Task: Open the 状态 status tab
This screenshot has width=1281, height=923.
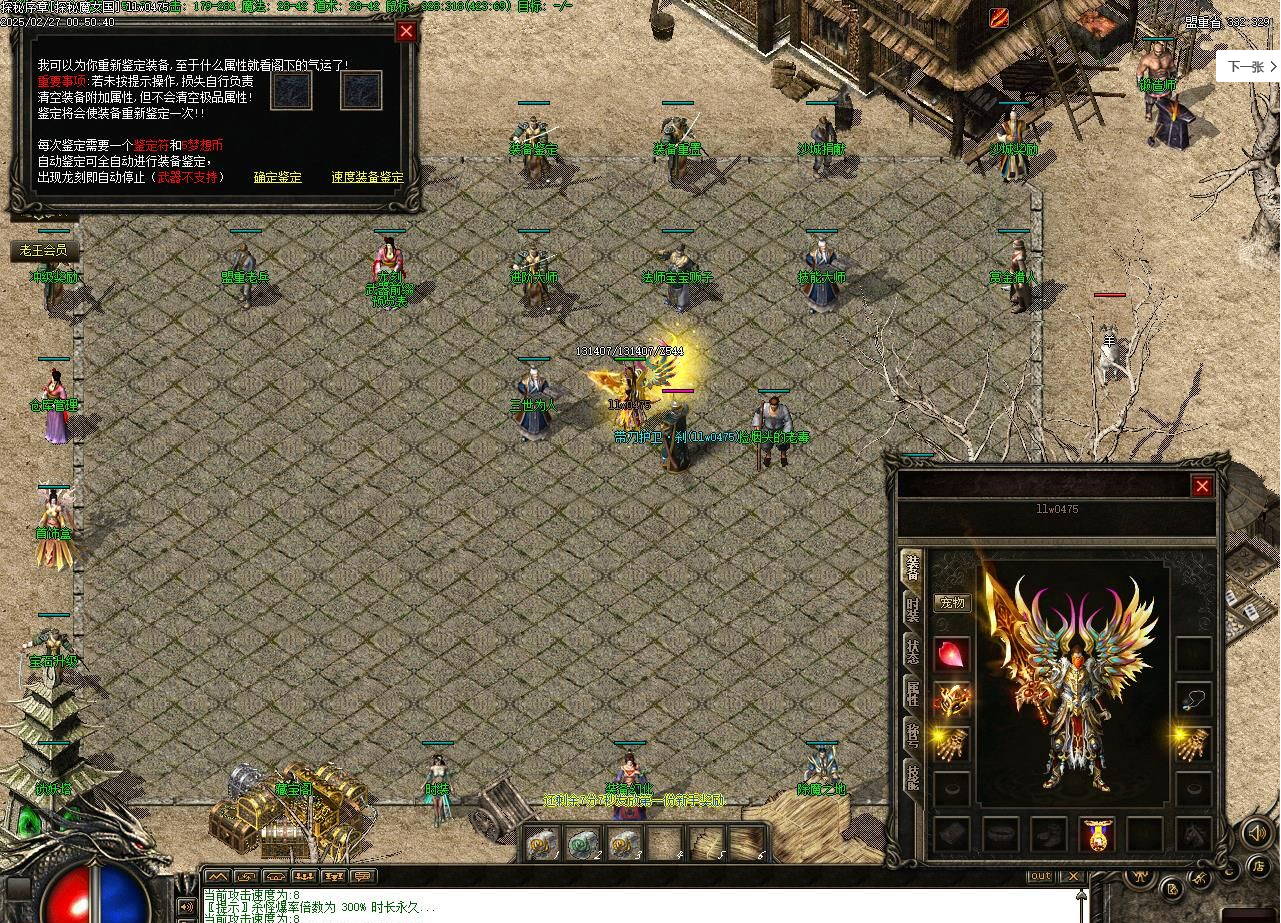Action: pyautogui.click(x=912, y=651)
